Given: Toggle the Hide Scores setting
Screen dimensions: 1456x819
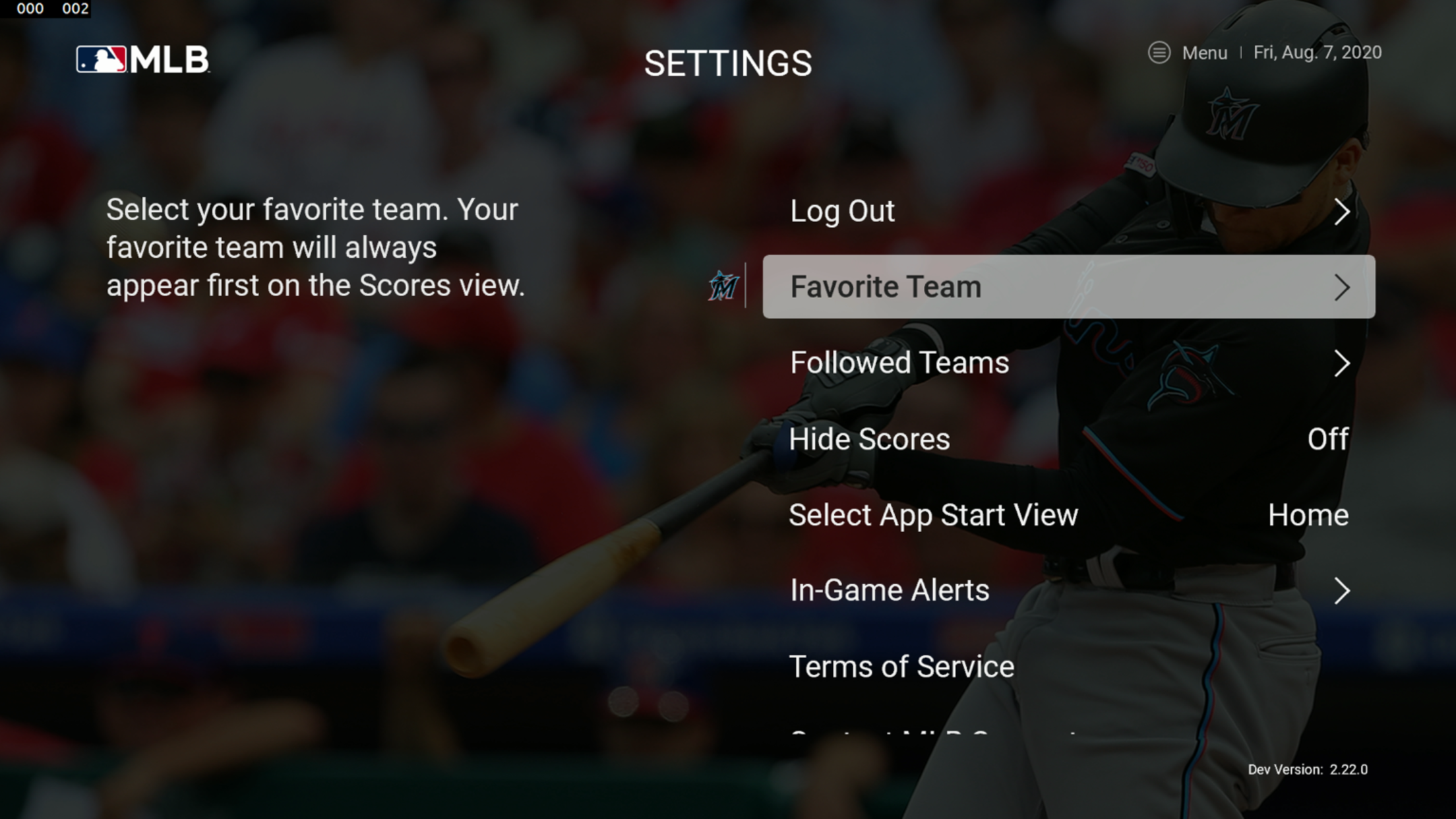Looking at the screenshot, I should tap(1068, 439).
